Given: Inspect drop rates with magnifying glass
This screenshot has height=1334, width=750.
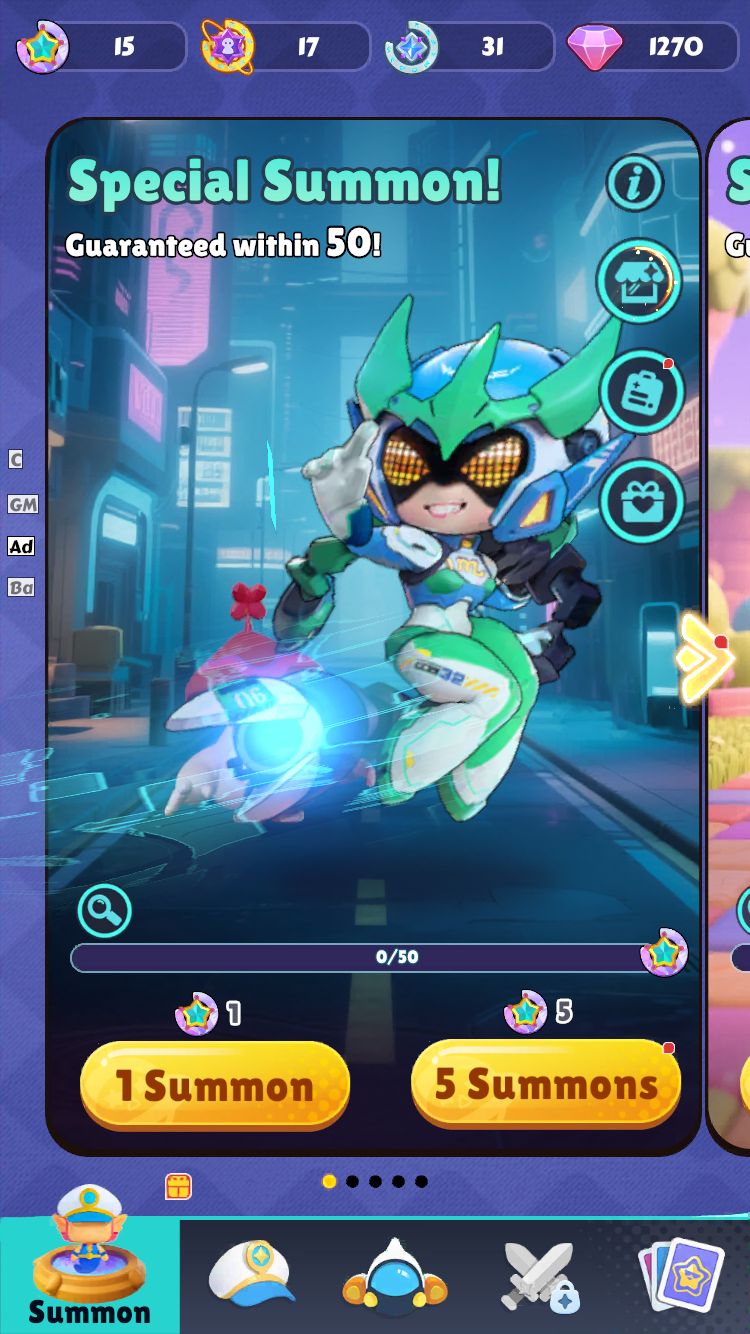Looking at the screenshot, I should [105, 910].
